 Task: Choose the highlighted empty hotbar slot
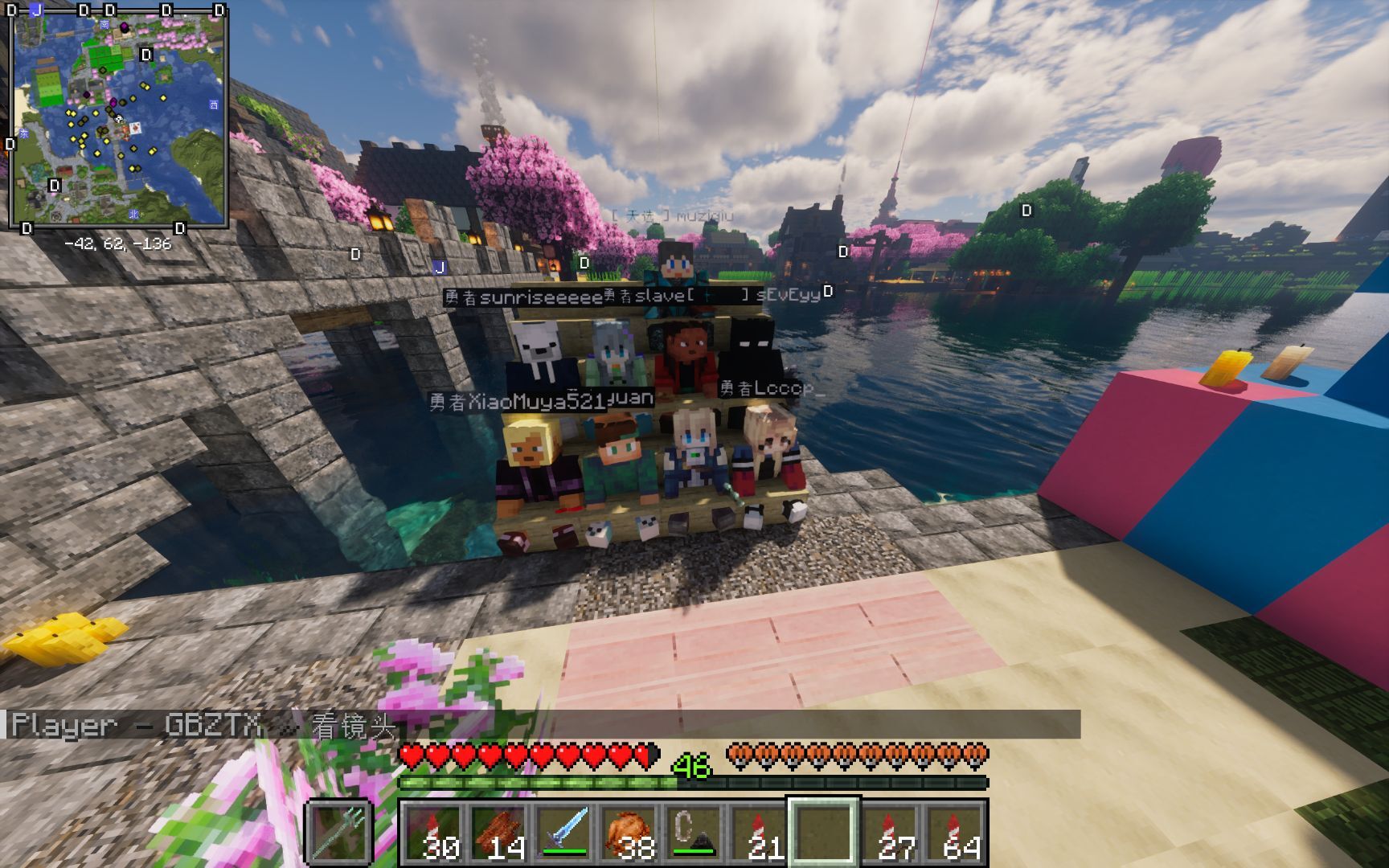click(823, 833)
